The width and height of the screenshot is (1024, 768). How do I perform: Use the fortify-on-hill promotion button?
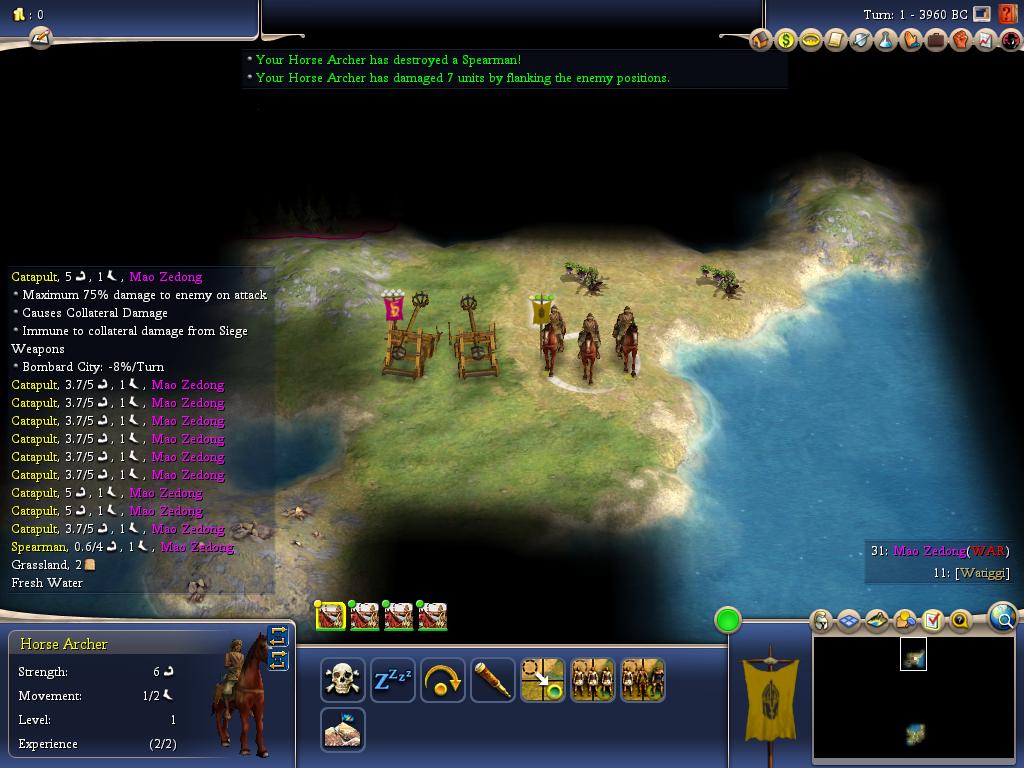[342, 730]
